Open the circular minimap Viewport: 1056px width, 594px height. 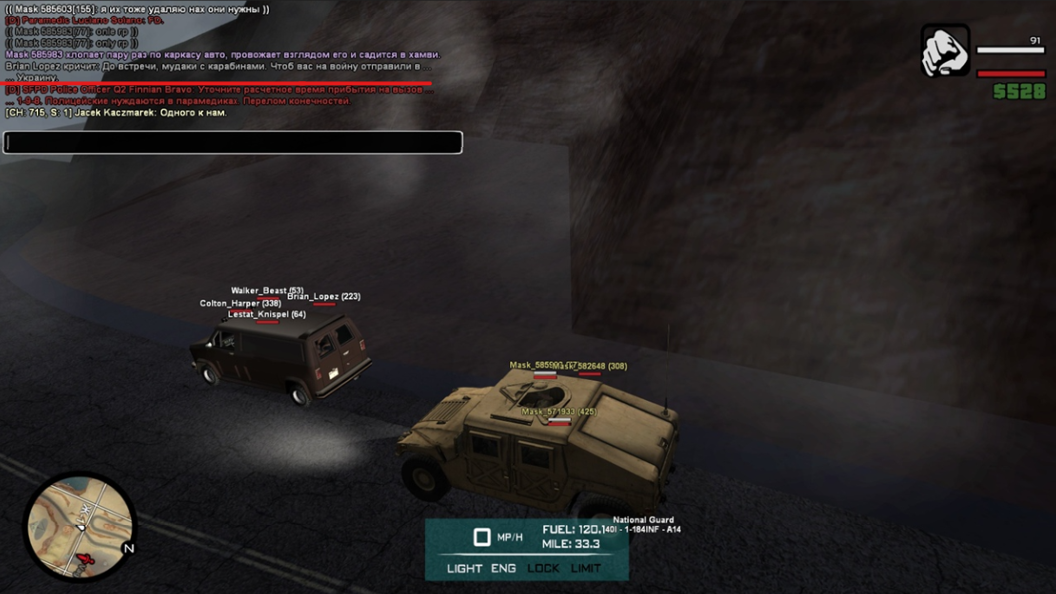click(79, 526)
